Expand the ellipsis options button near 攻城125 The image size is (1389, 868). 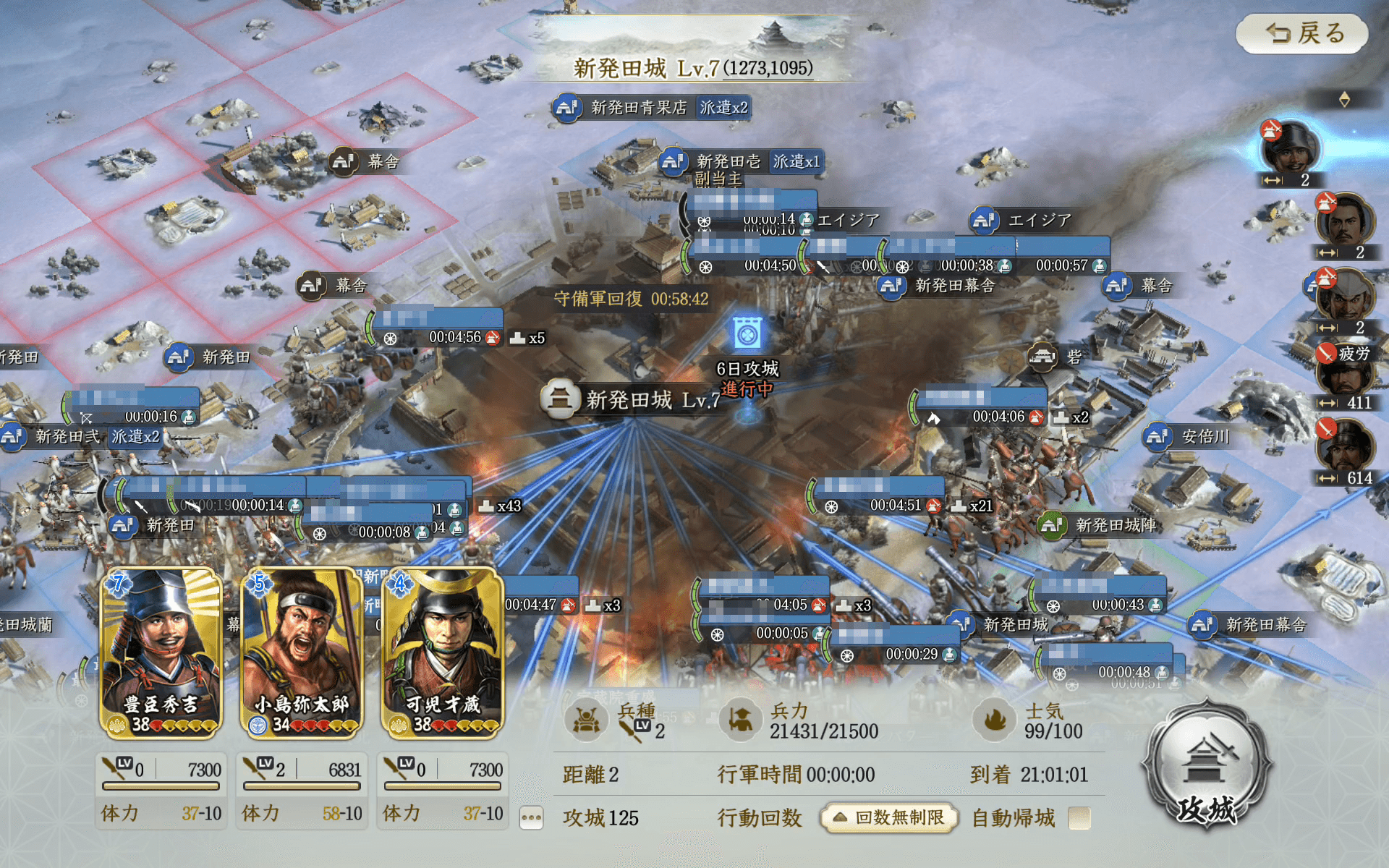click(532, 817)
